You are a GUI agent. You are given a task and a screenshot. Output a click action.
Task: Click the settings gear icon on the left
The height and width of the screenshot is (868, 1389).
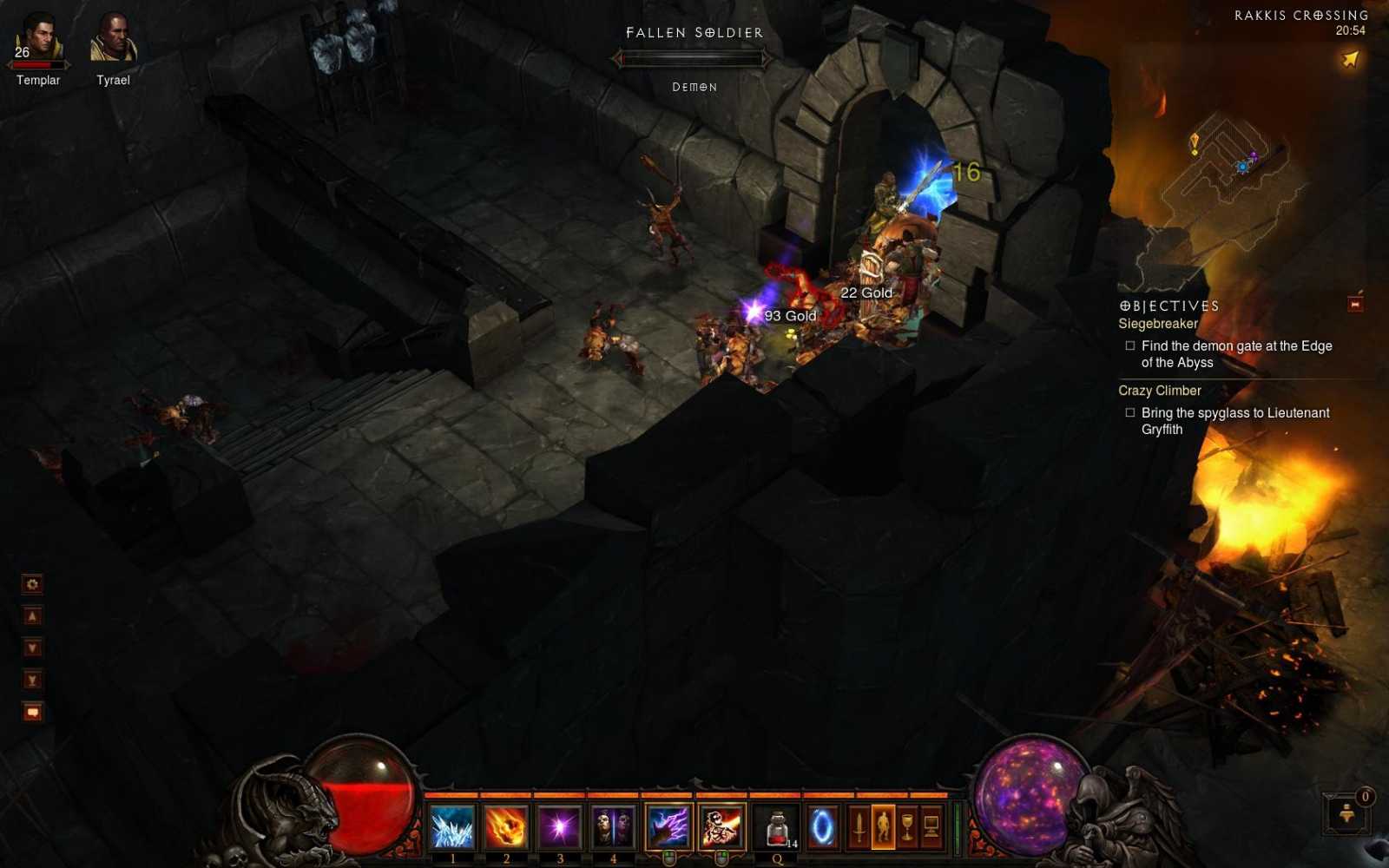click(x=32, y=584)
